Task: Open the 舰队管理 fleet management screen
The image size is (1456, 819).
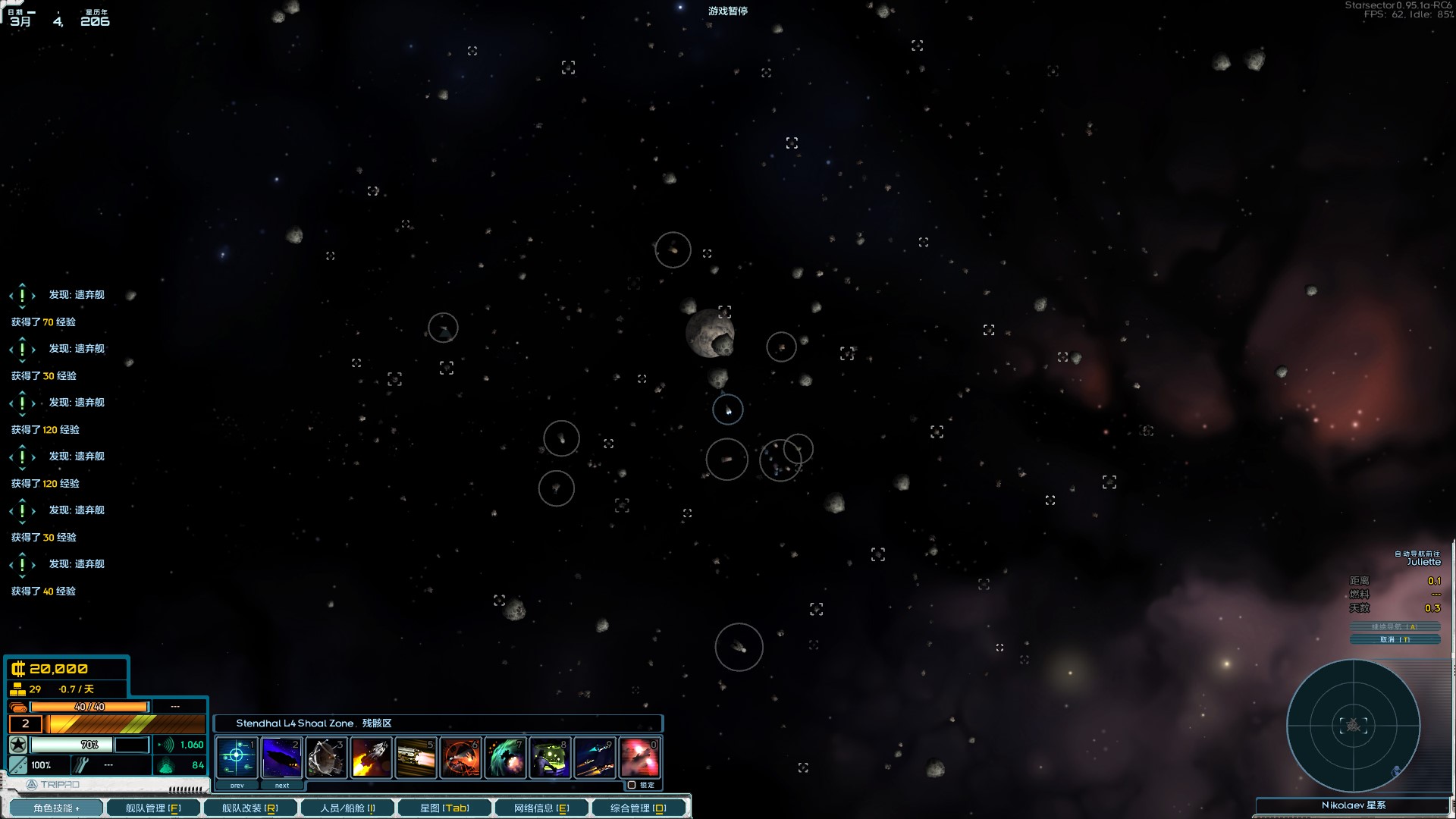Action: pos(152,808)
